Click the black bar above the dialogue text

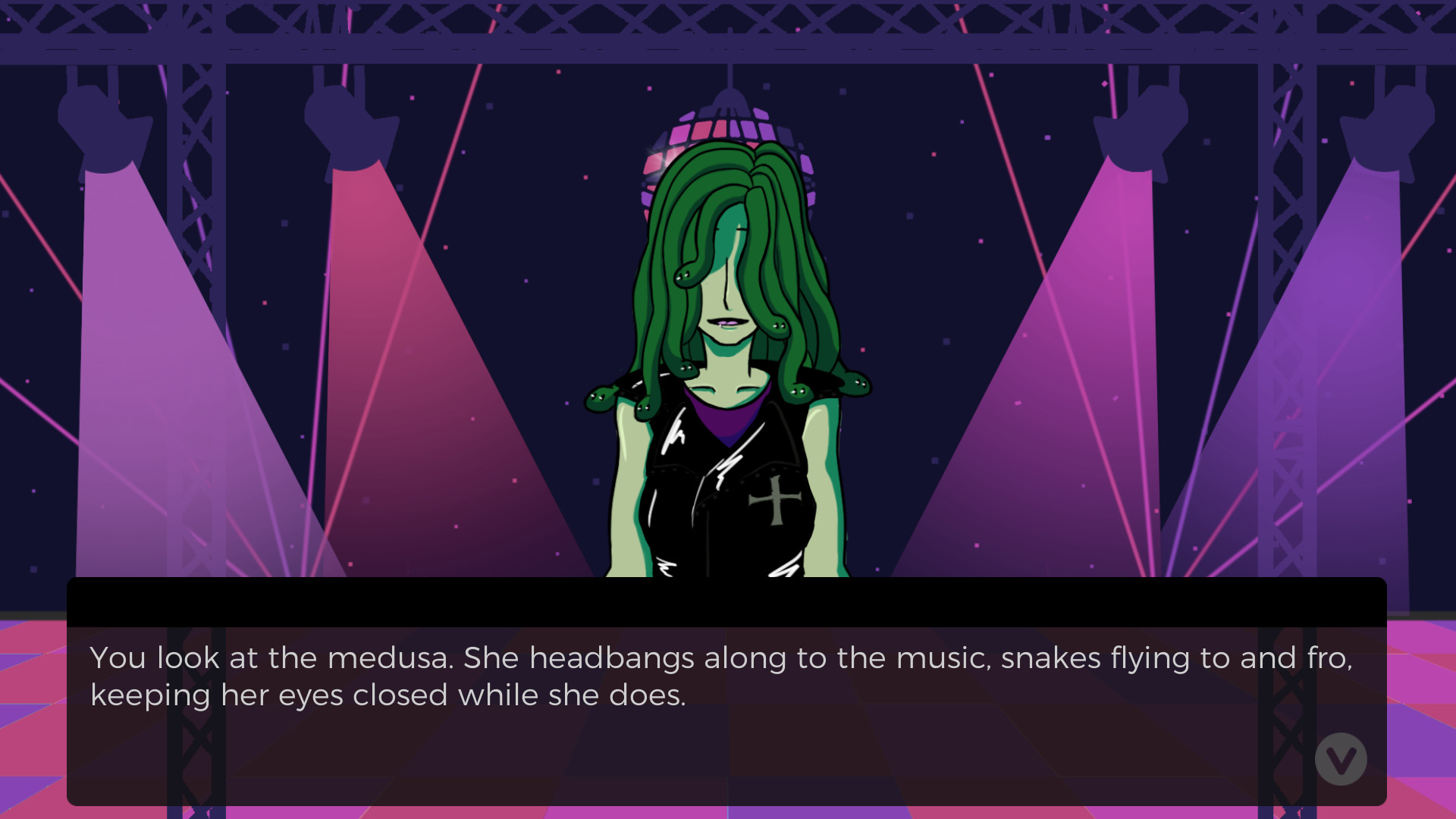coord(728,603)
